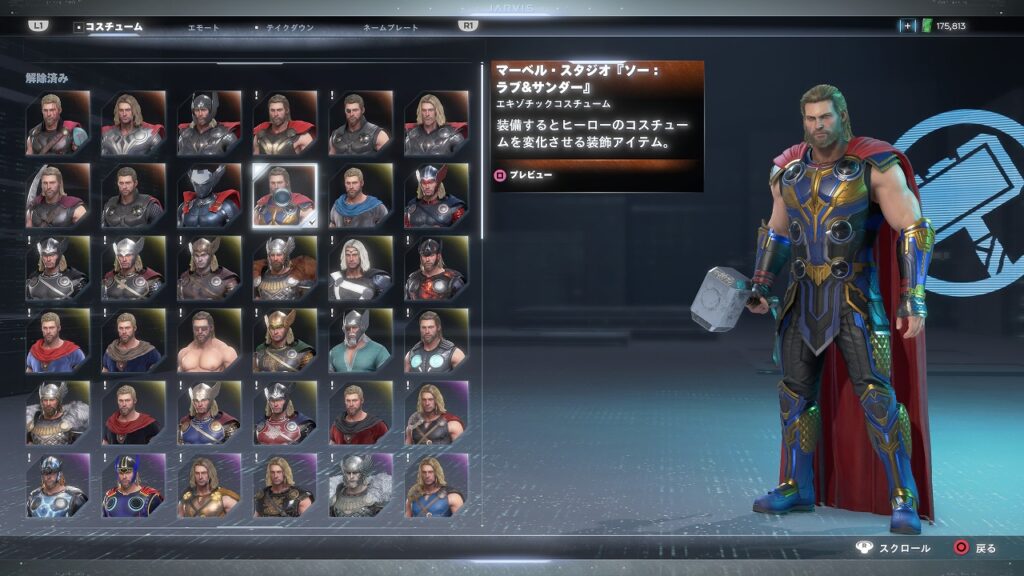Select the red-glowing lava armor Thor costume
This screenshot has height=576, width=1024.
point(435,270)
